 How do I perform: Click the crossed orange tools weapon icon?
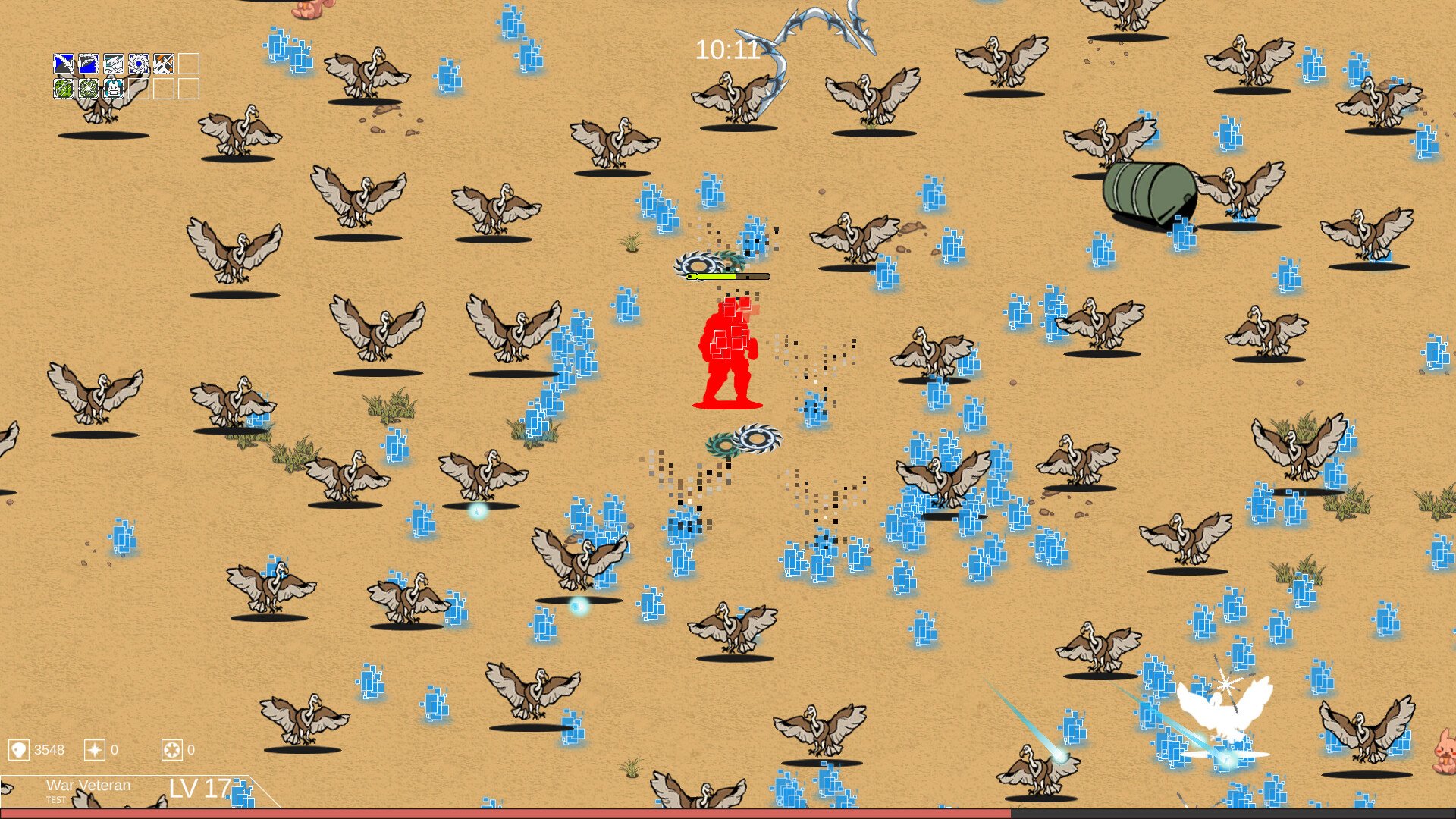(x=164, y=64)
